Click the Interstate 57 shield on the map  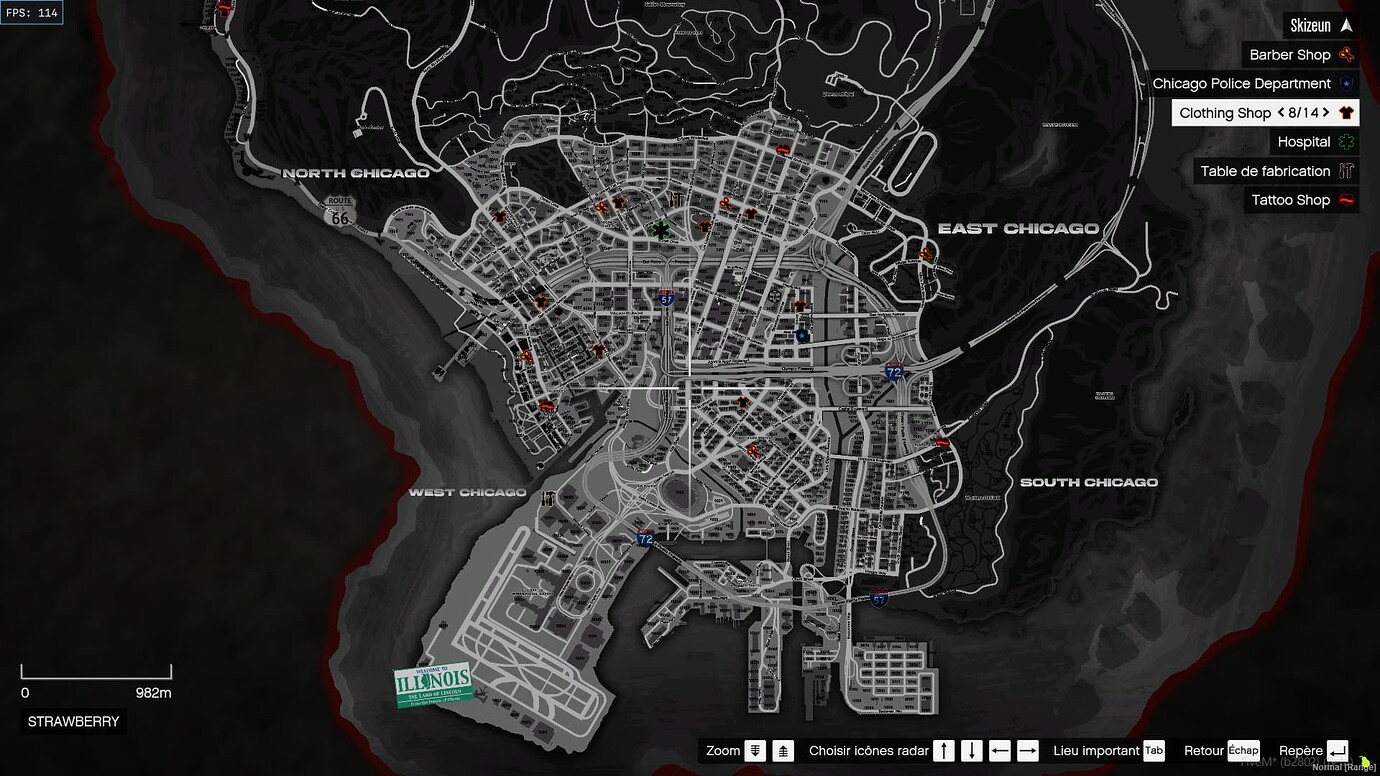pos(666,296)
